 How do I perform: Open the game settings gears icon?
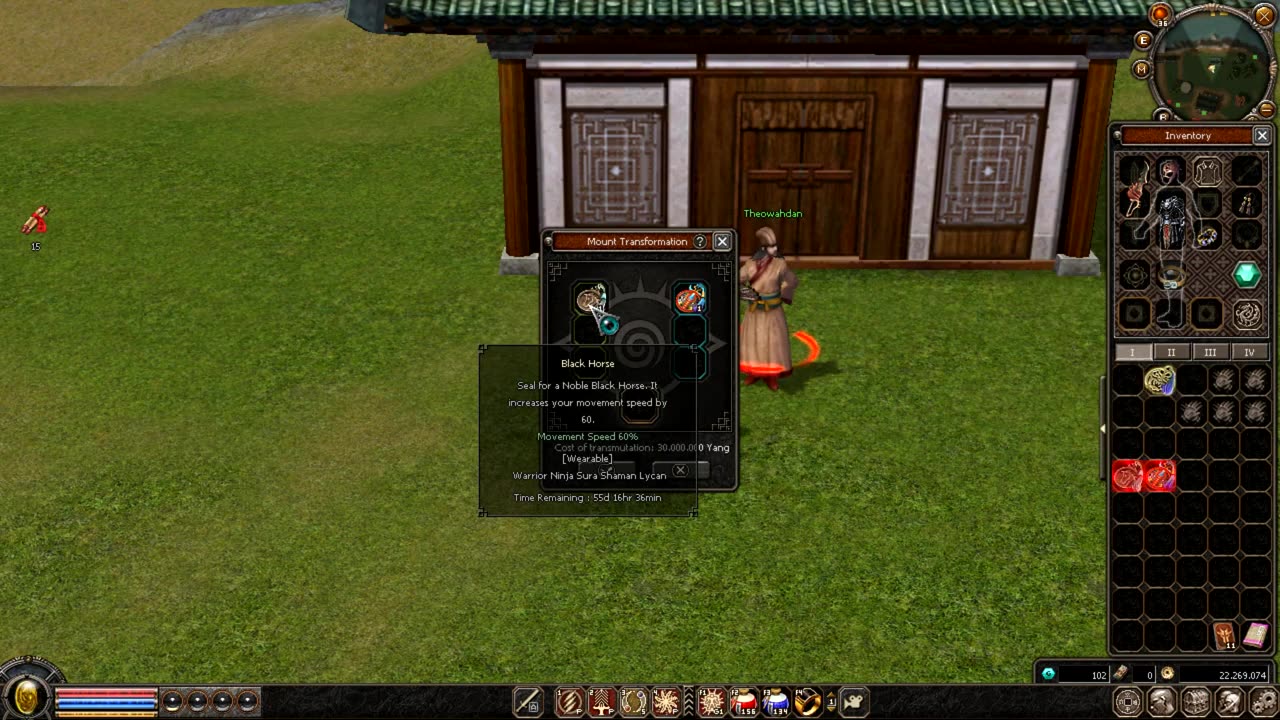1264,701
